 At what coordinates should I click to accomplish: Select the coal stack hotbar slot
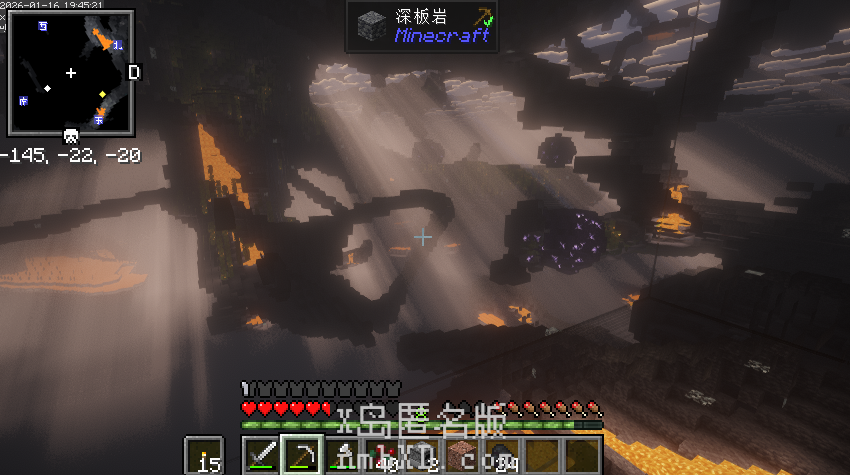click(501, 456)
